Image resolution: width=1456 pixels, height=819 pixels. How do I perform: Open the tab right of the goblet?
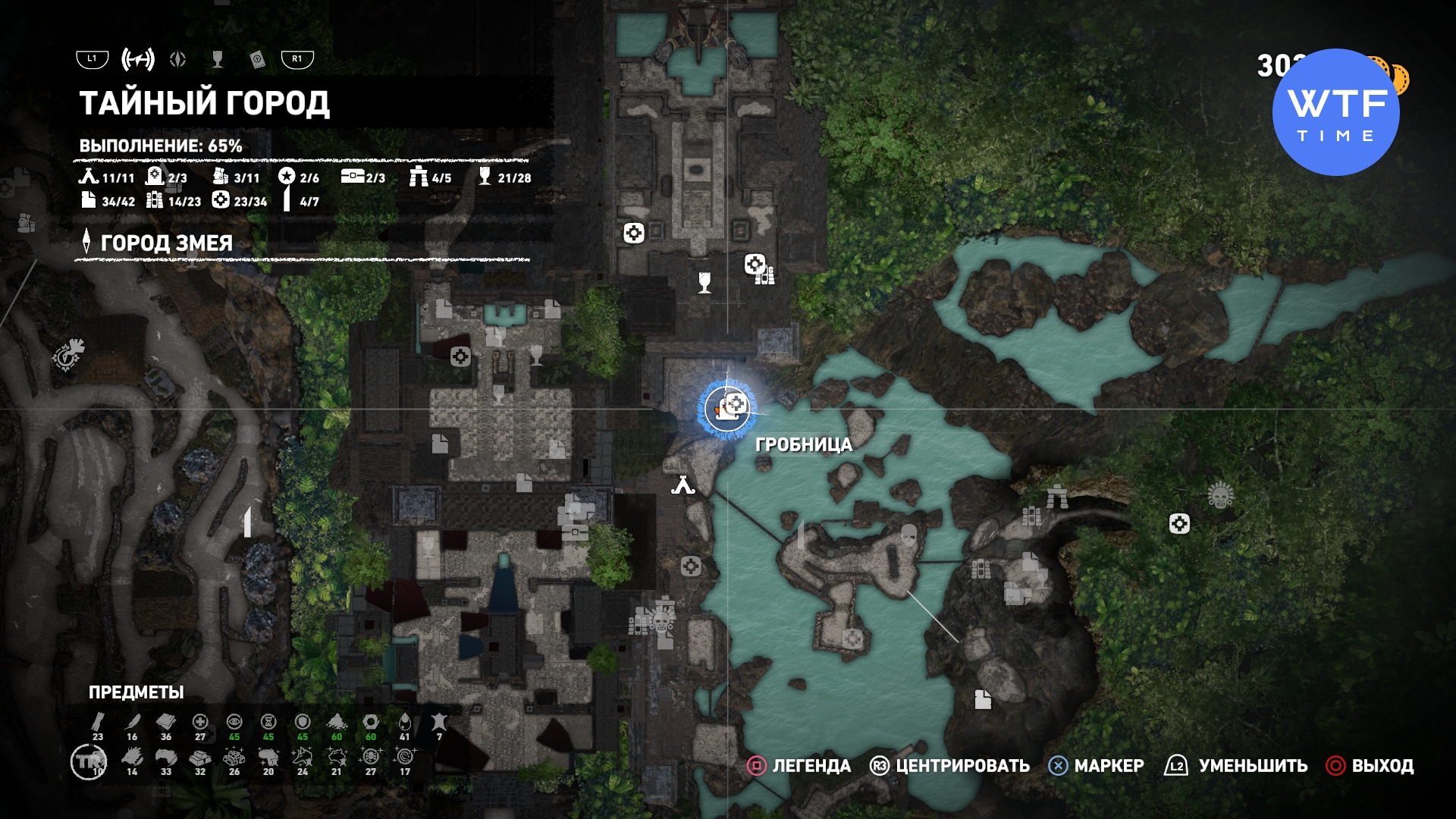pos(258,59)
